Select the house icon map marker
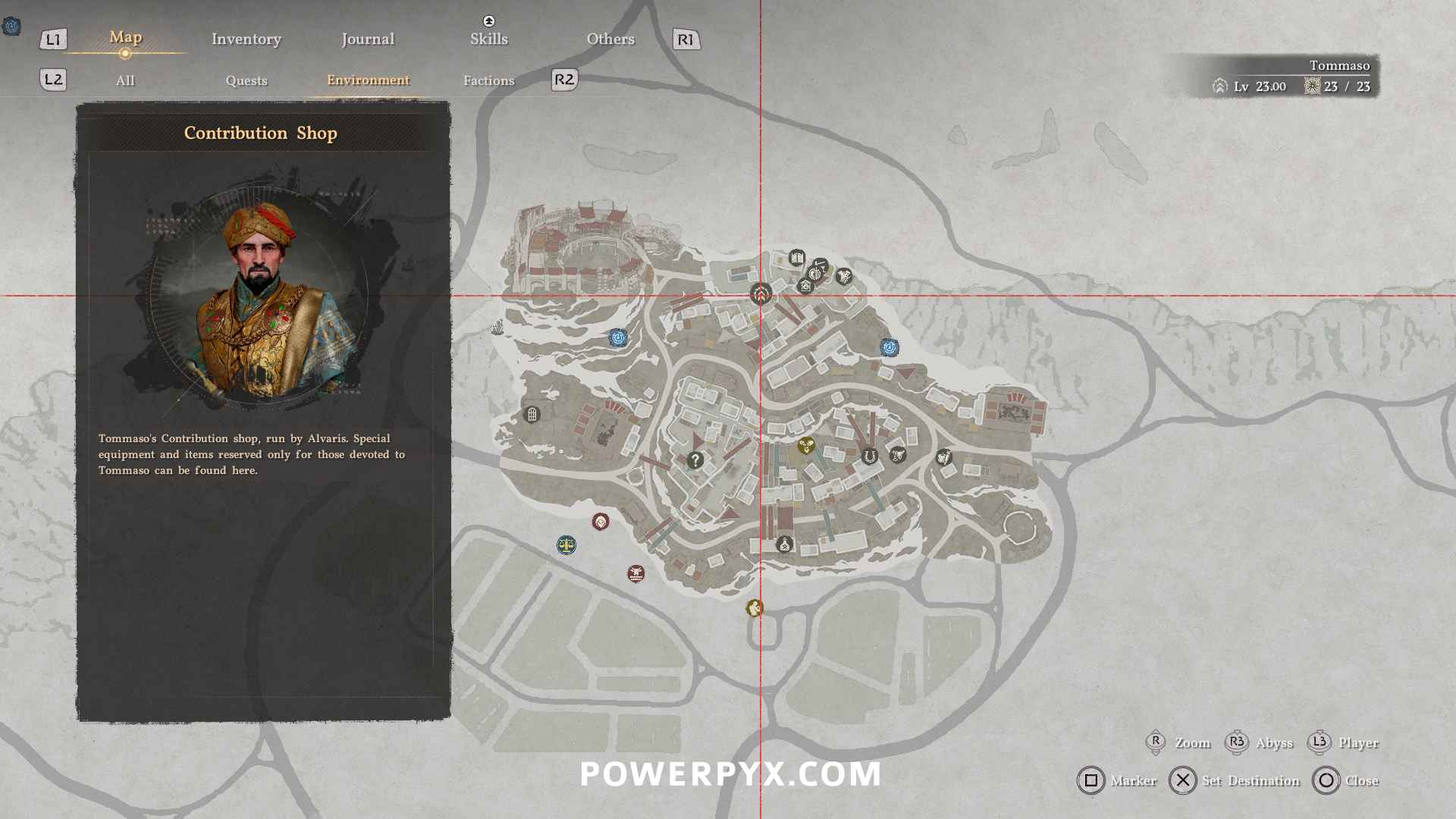The image size is (1456, 819). pyautogui.click(x=805, y=287)
